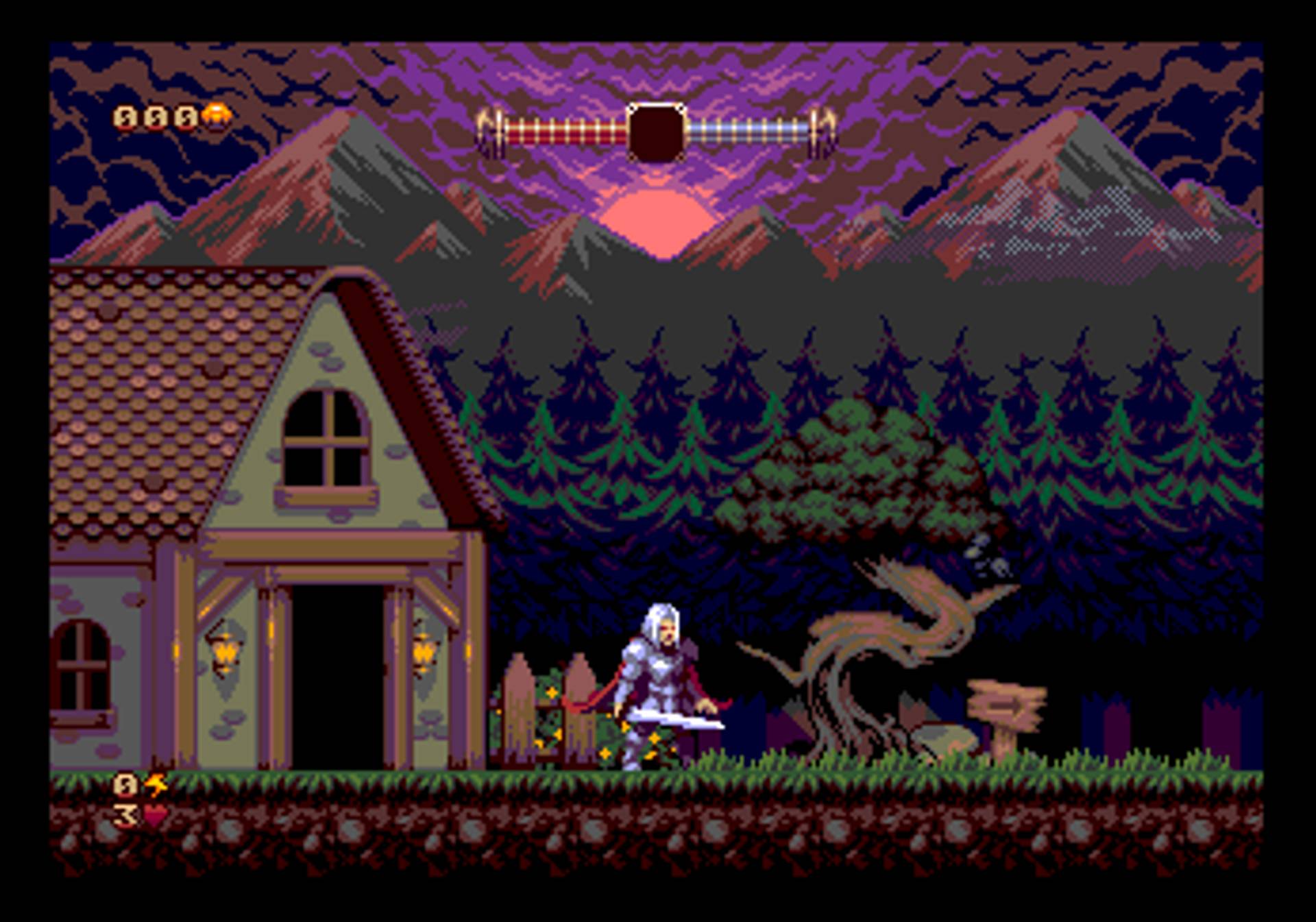Viewport: 1316px width, 922px height.
Task: Select the score counter reading 000
Action: click(155, 118)
